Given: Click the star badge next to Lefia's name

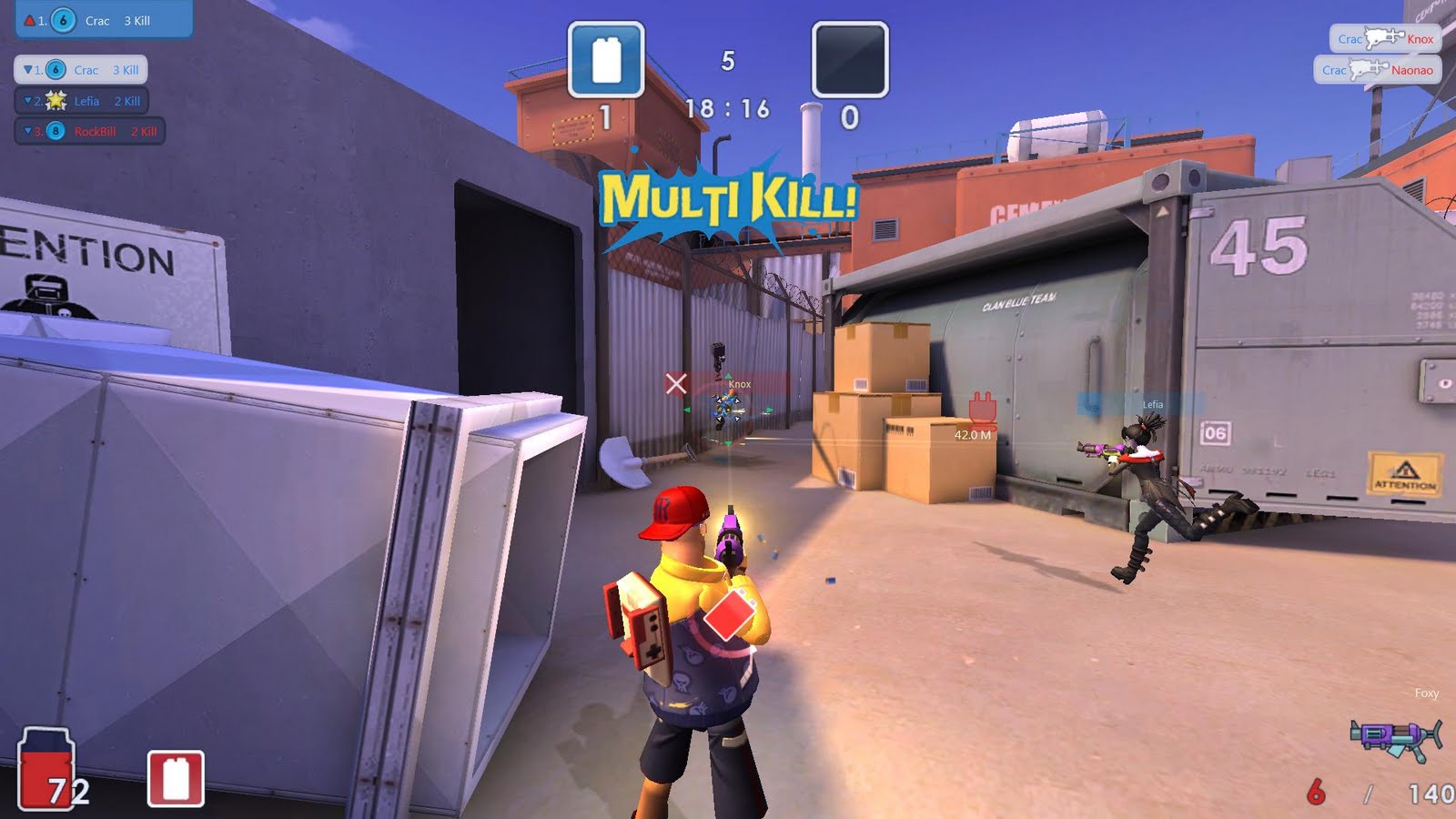Looking at the screenshot, I should (x=56, y=101).
